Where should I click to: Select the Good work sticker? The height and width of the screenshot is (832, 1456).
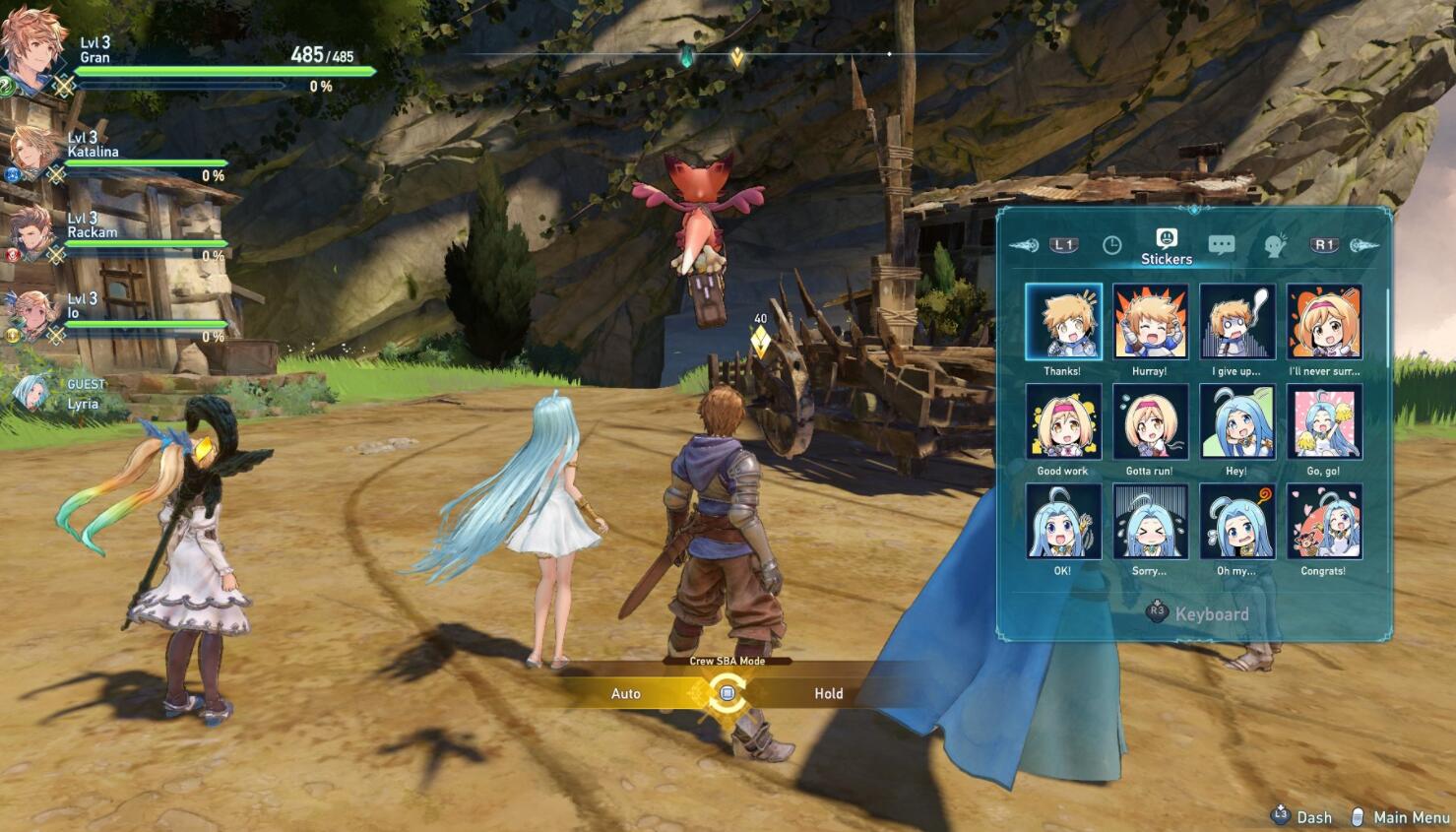pos(1063,421)
